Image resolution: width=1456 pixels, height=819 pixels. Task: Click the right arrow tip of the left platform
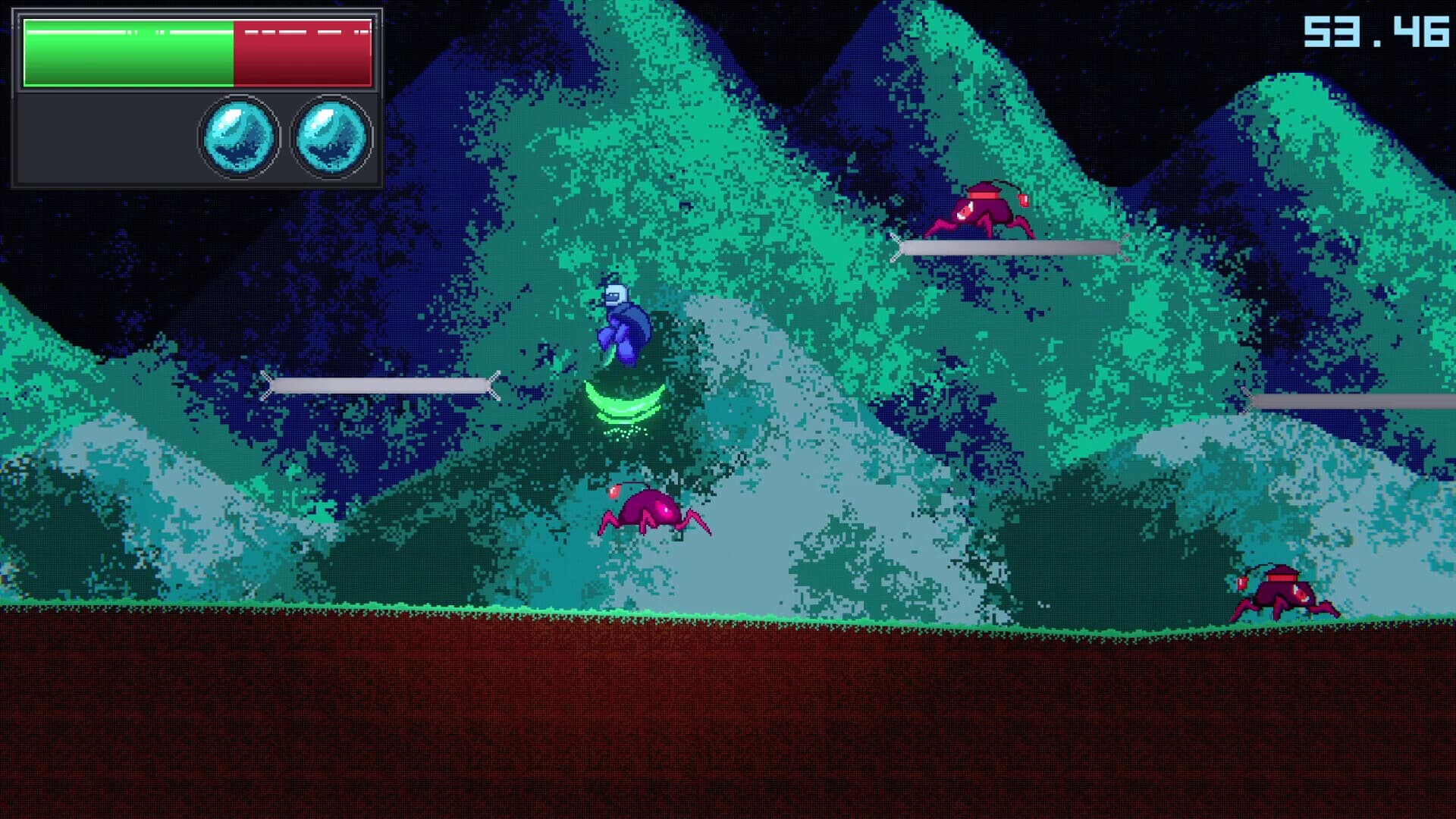pyautogui.click(x=497, y=385)
